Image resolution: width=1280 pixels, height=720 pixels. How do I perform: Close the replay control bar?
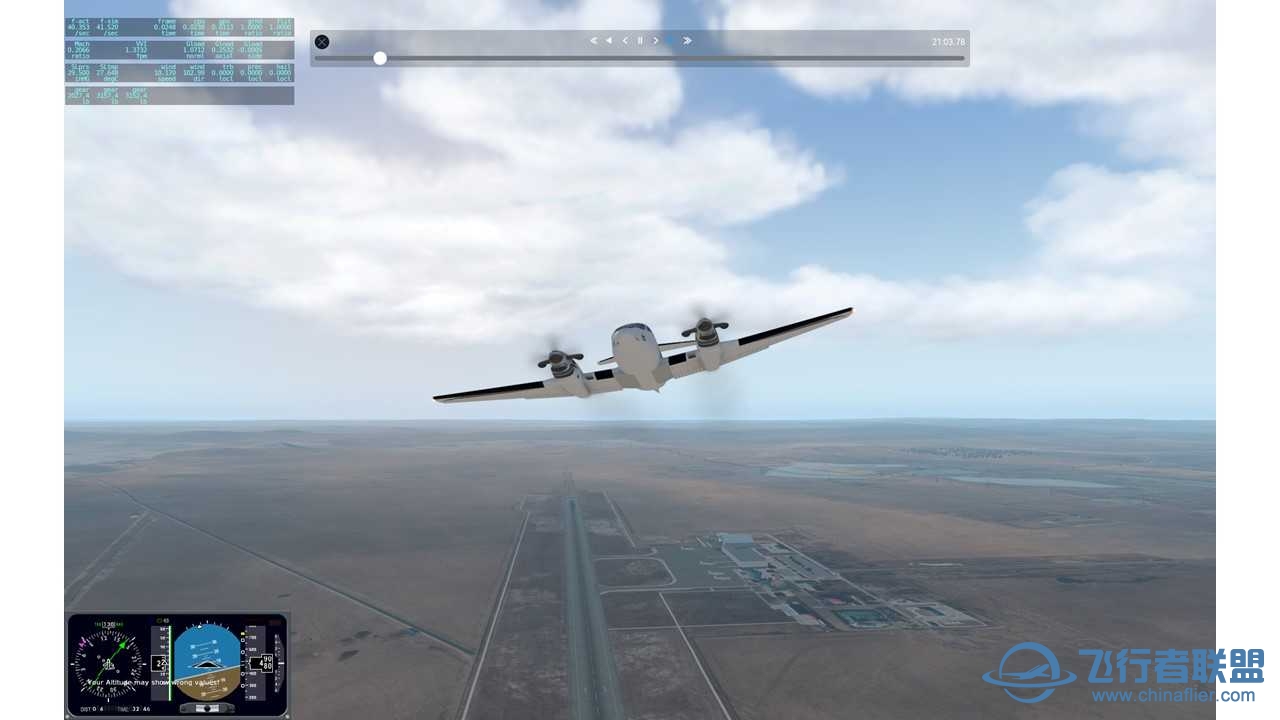pyautogui.click(x=322, y=42)
